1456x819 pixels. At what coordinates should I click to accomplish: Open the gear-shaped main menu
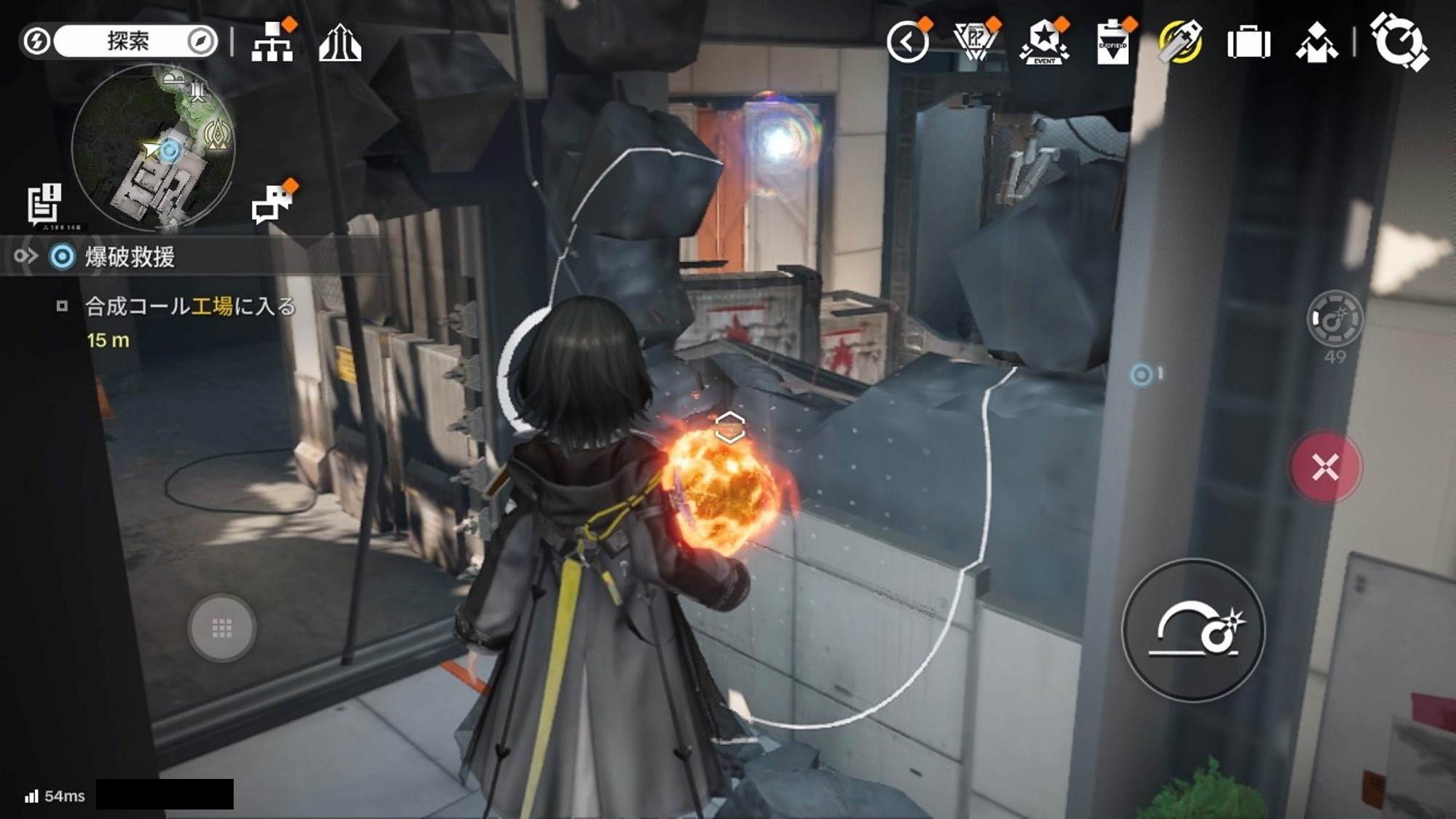1398,41
